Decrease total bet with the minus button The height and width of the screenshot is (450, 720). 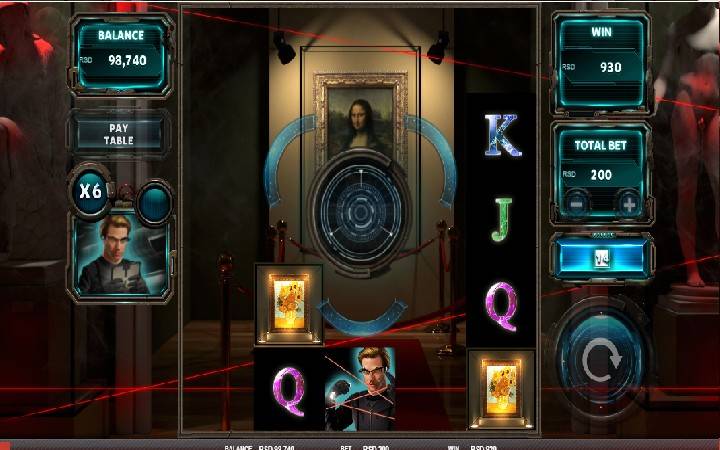point(575,205)
